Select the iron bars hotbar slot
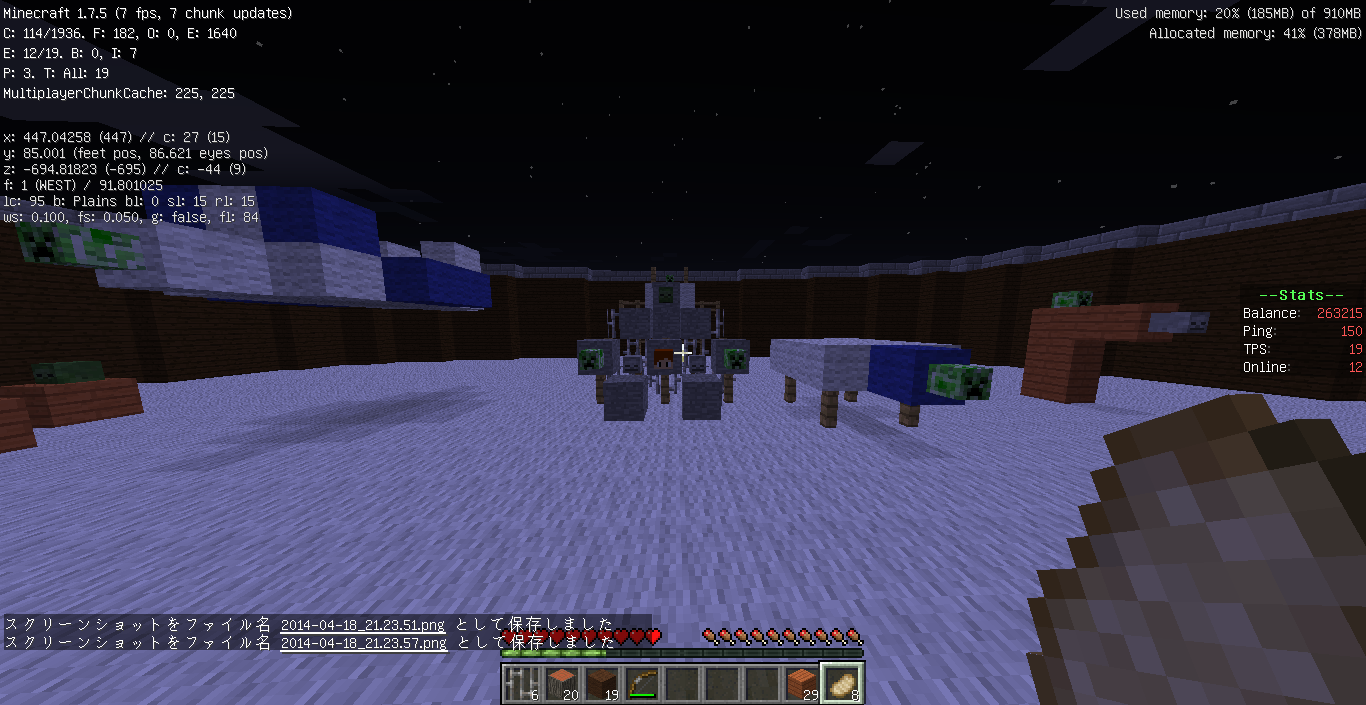This screenshot has height=705, width=1366. click(x=521, y=683)
